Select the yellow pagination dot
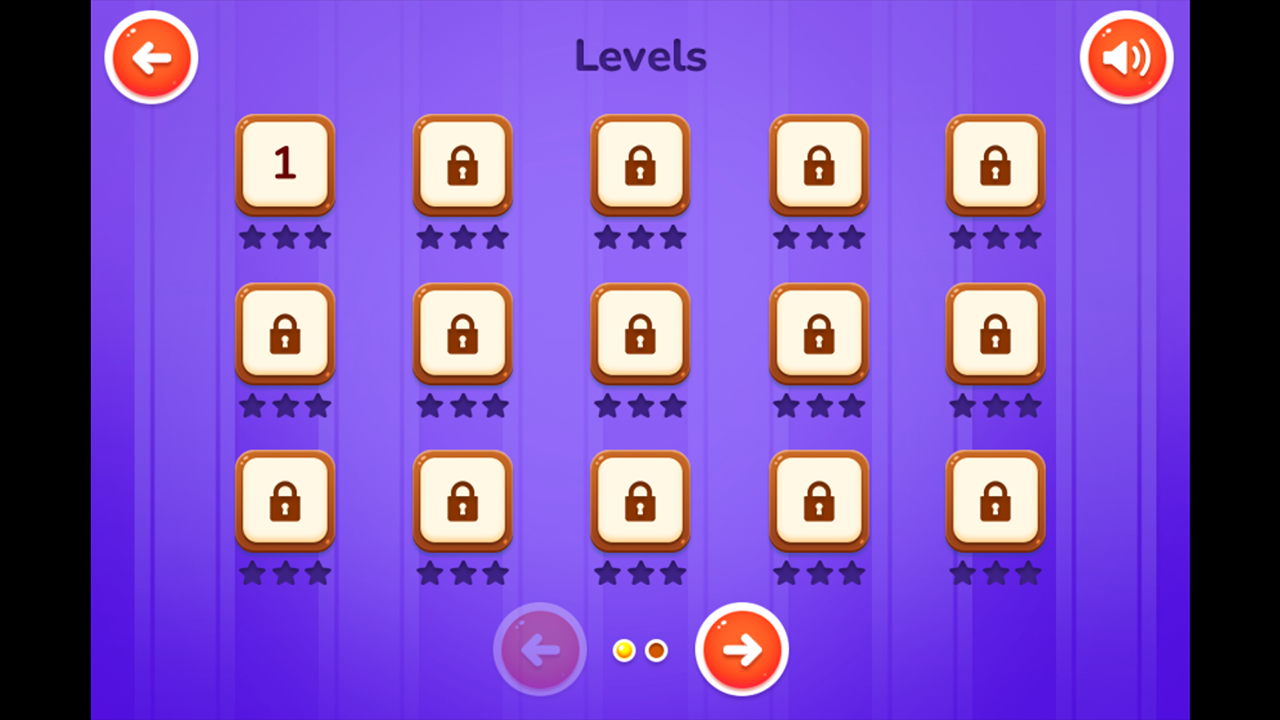1280x720 pixels. pos(625,650)
